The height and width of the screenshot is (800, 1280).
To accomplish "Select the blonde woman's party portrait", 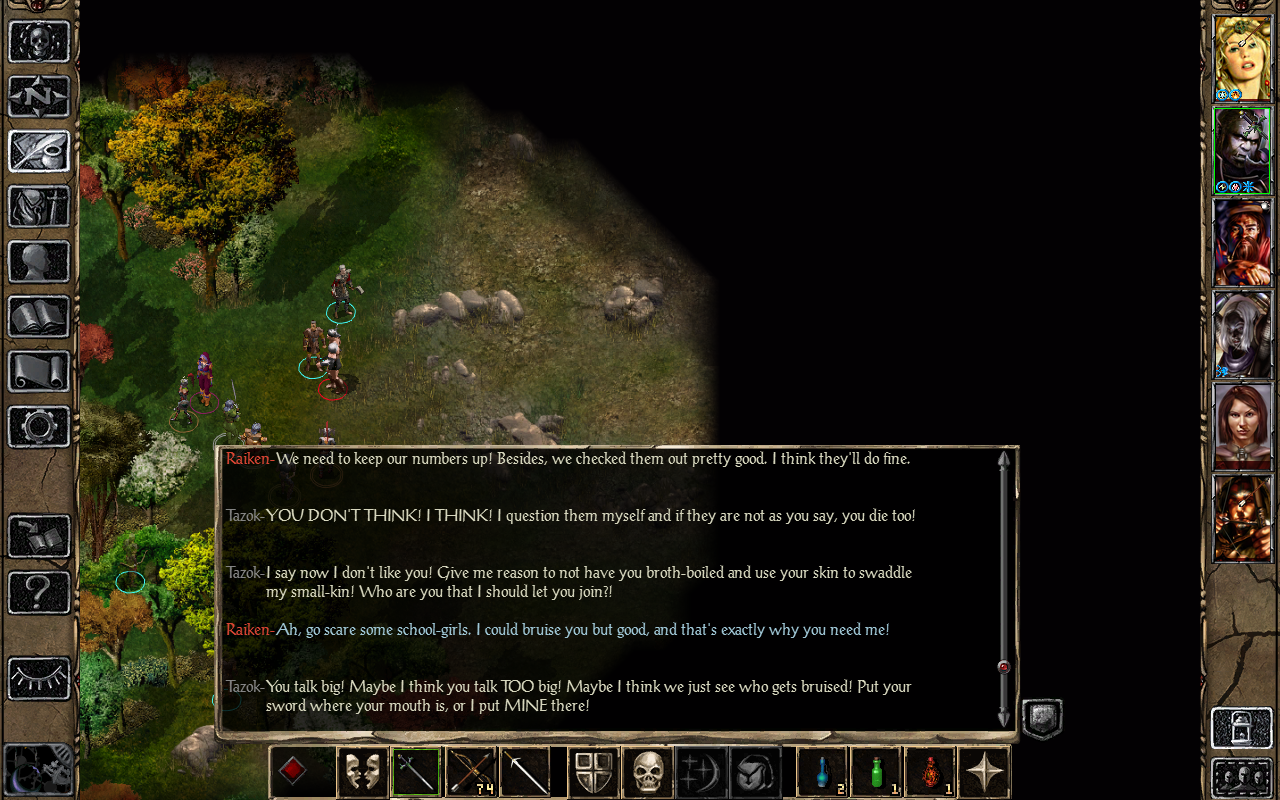I will click(1242, 58).
